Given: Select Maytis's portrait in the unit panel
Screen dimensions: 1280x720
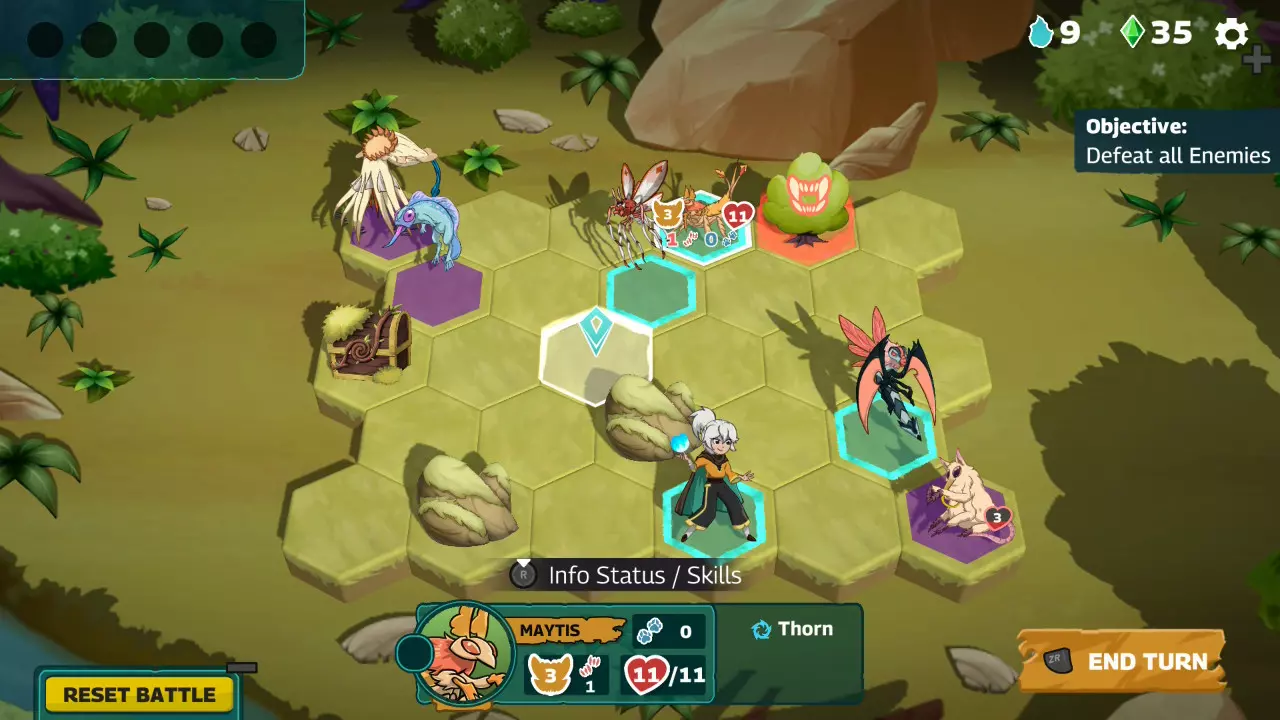Looking at the screenshot, I should 463,652.
